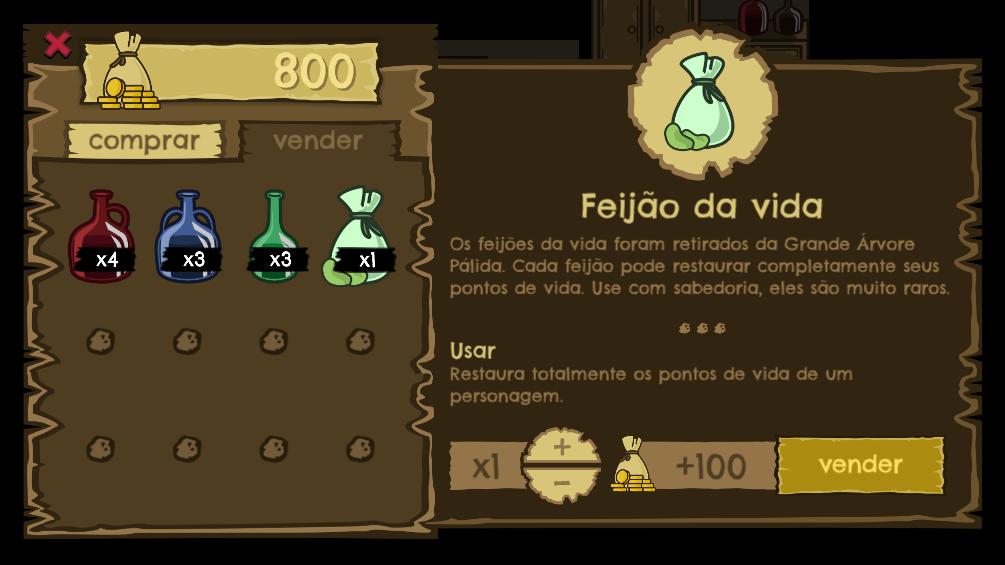Switch to the vender tab
1005x565 pixels.
click(x=317, y=141)
